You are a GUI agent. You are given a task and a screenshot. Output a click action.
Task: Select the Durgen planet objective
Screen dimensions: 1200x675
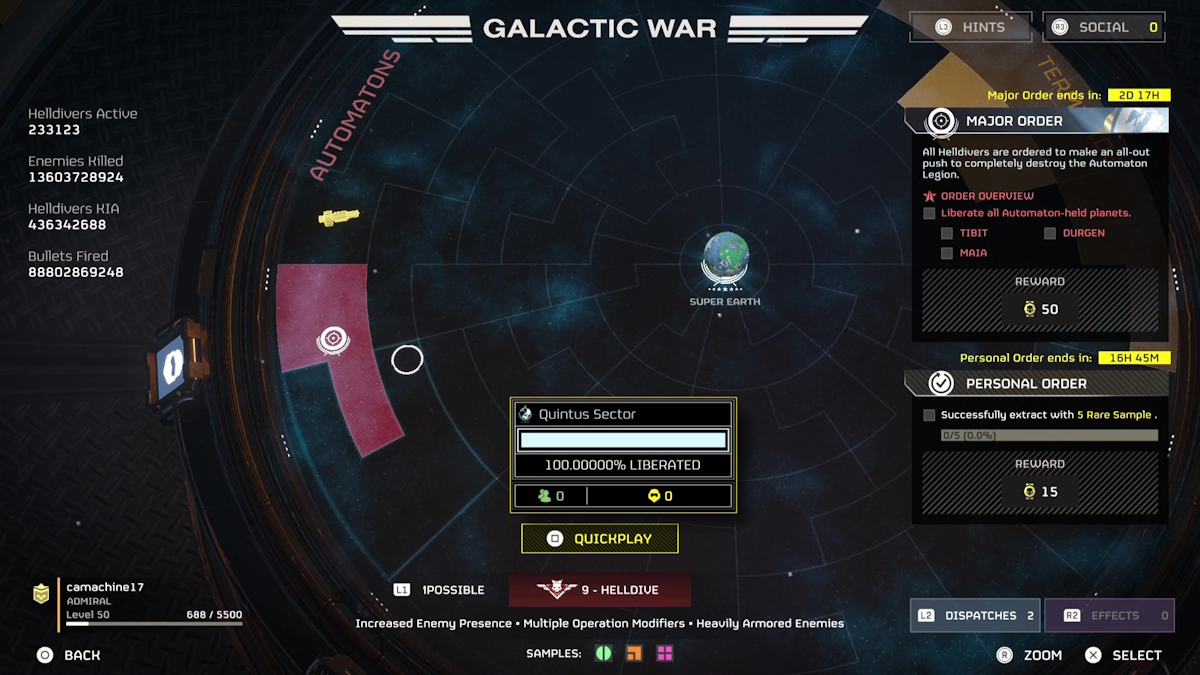[x=1083, y=233]
